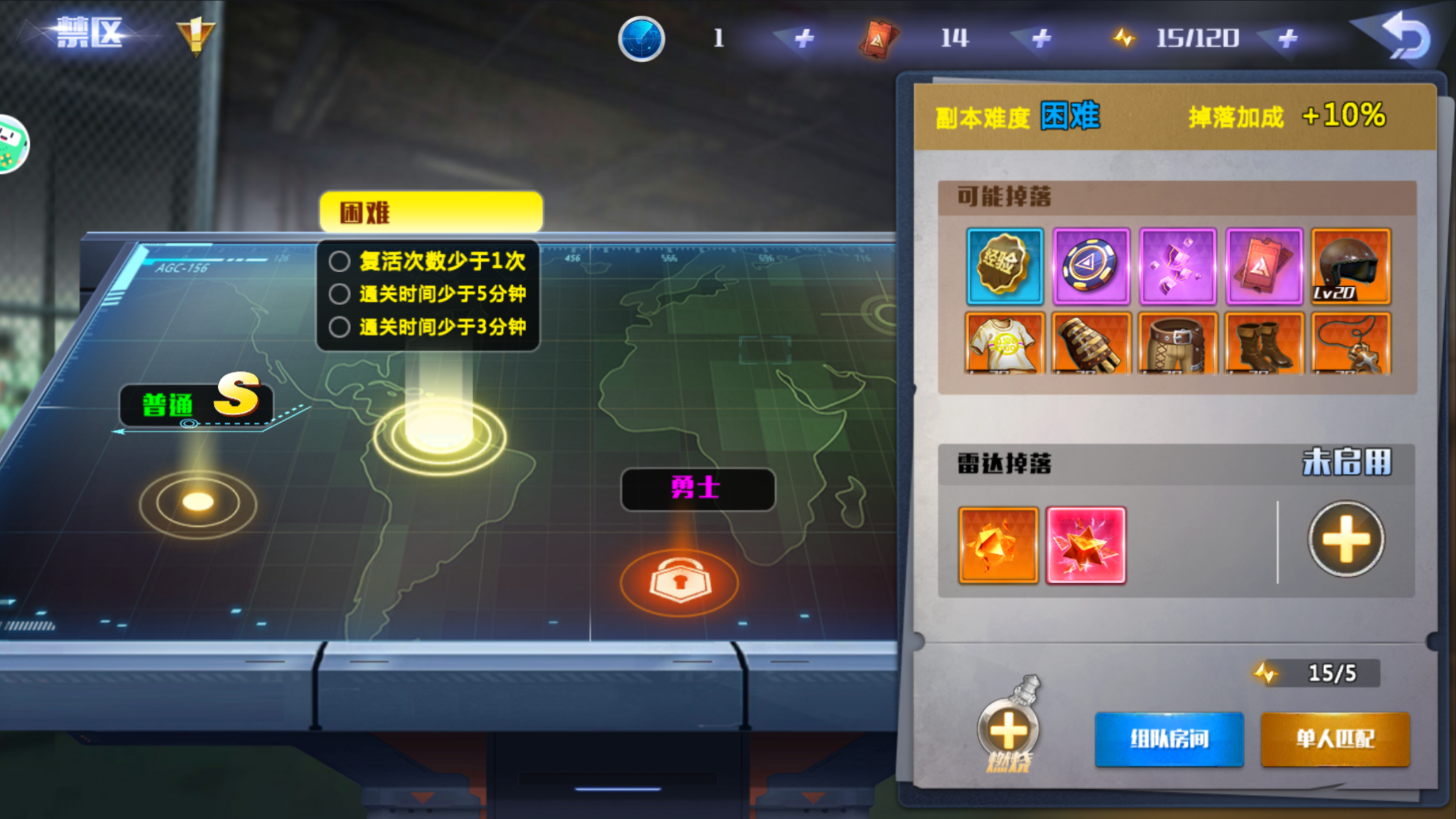Select the experience medal drop item

(x=1005, y=265)
